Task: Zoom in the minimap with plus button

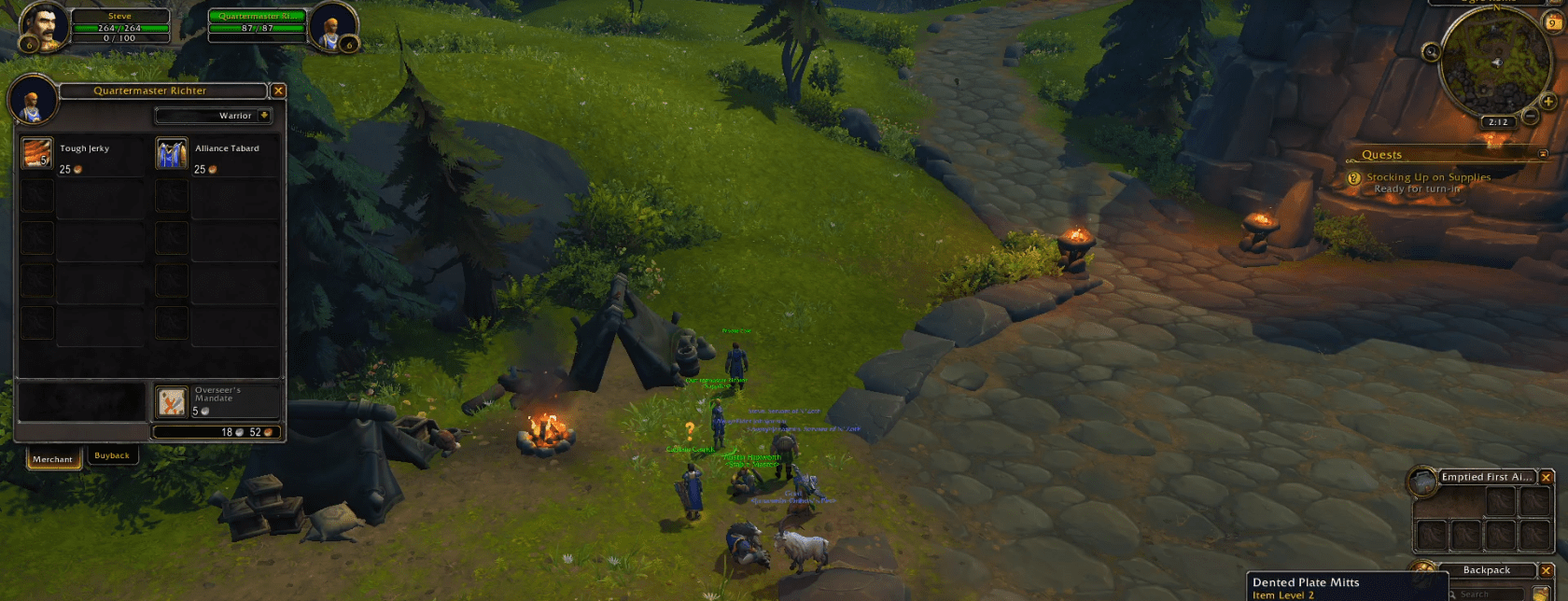Action: (1548, 102)
